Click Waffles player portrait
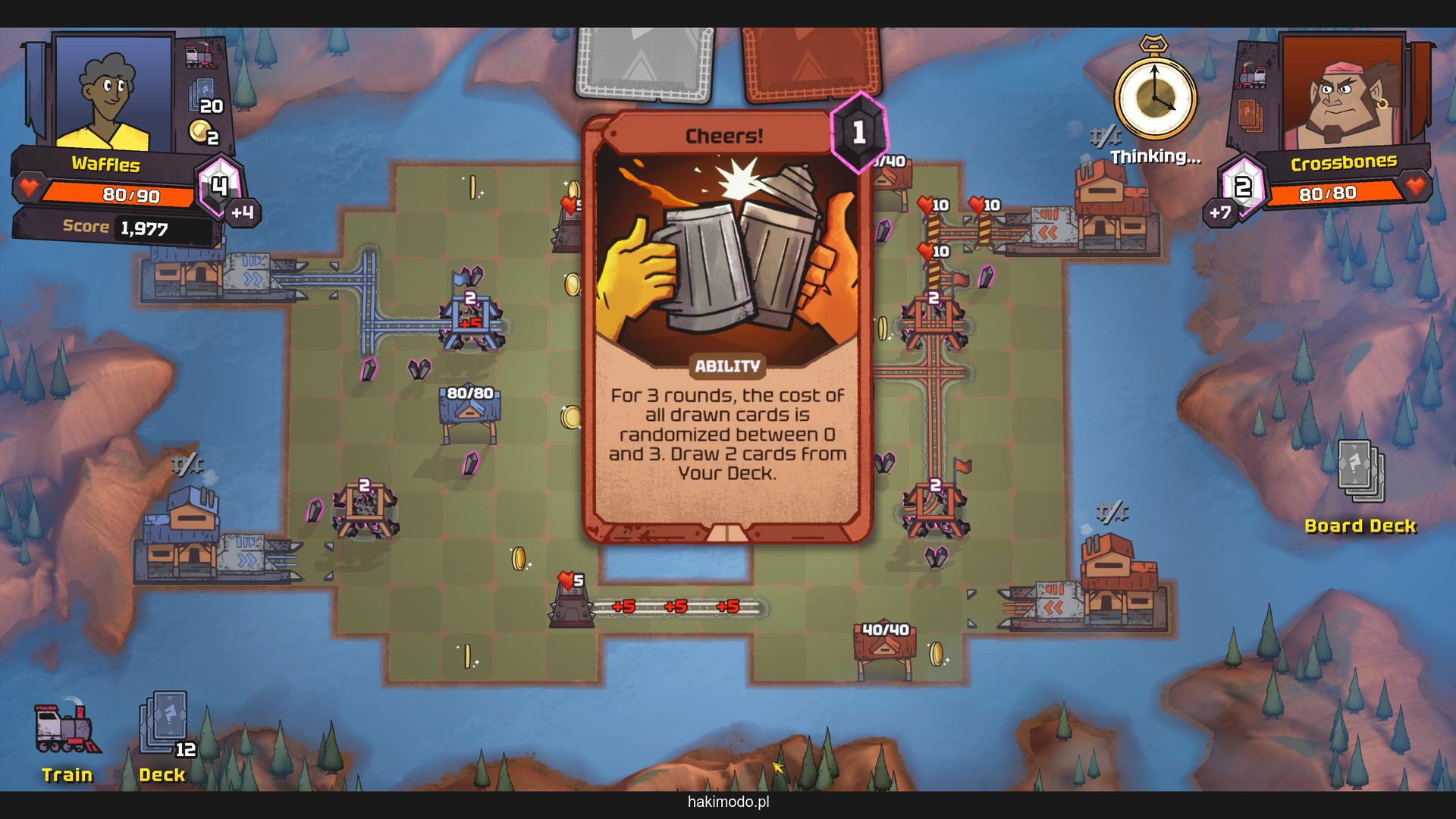Viewport: 1456px width, 819px height. pyautogui.click(x=112, y=93)
